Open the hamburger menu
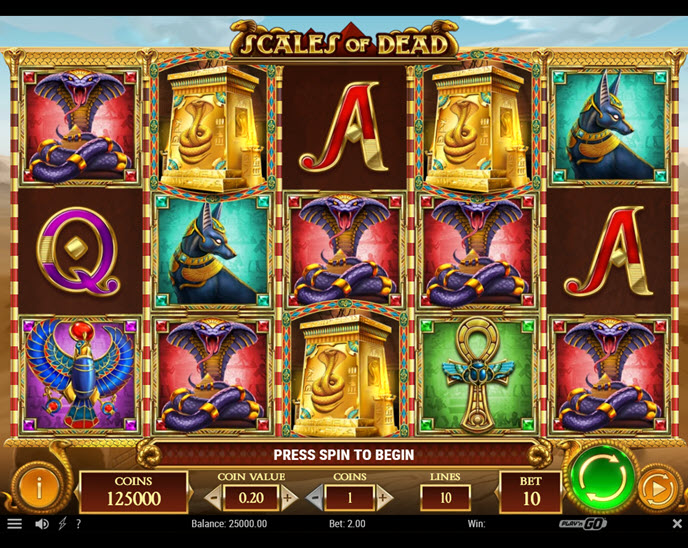The width and height of the screenshot is (688, 548). [x=14, y=523]
